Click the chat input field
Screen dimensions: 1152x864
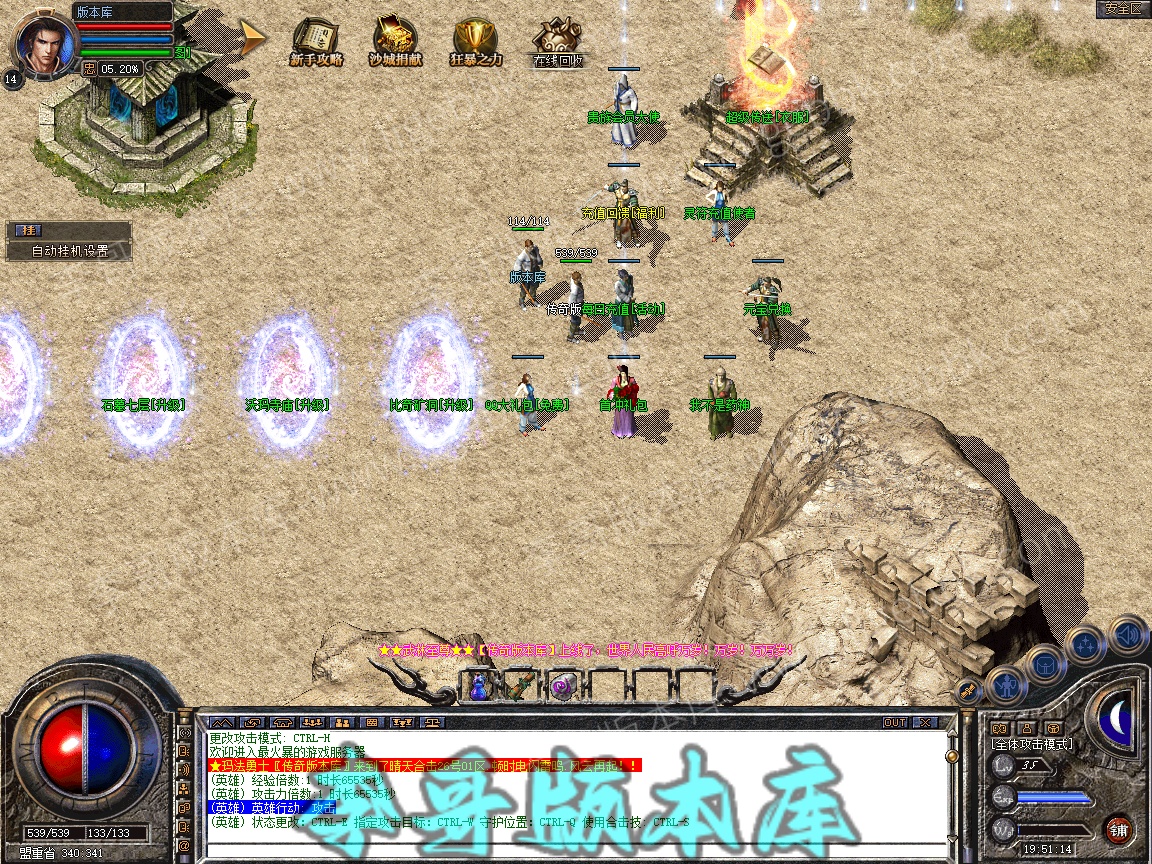point(570,849)
